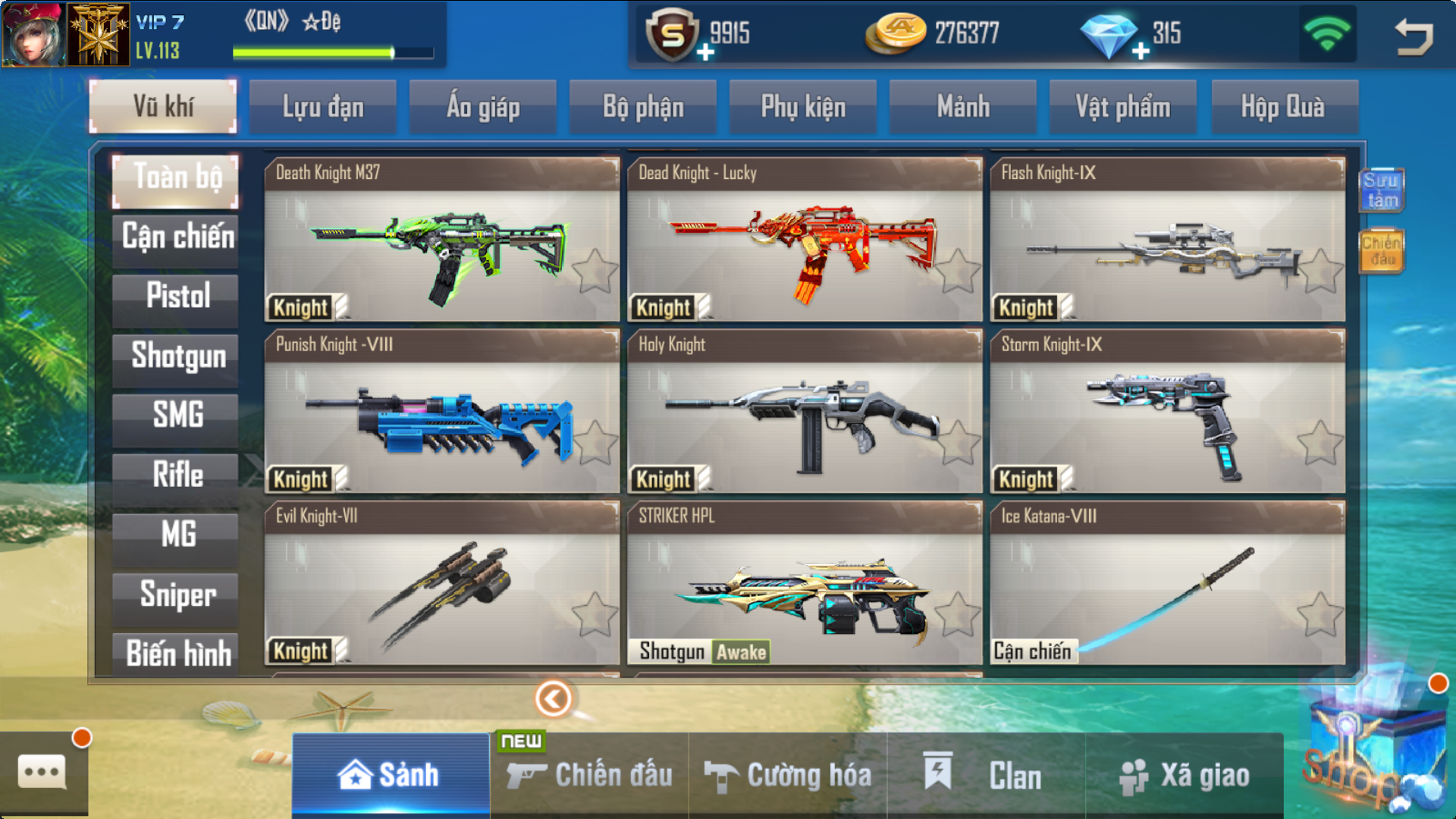Open the Áo giáp category tab
Screen dimensions: 1456x819
pos(483,107)
